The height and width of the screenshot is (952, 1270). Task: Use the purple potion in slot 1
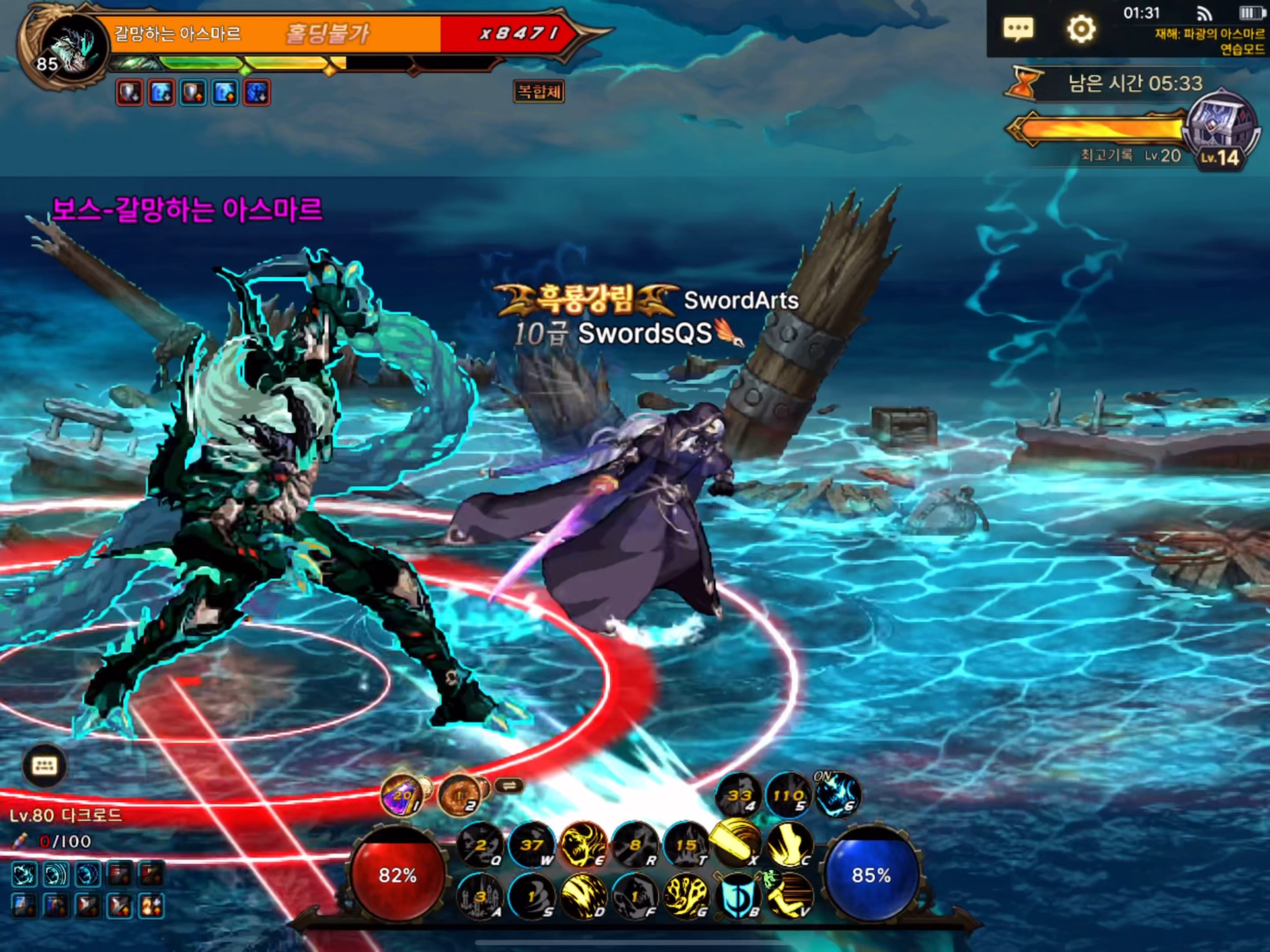(x=402, y=796)
